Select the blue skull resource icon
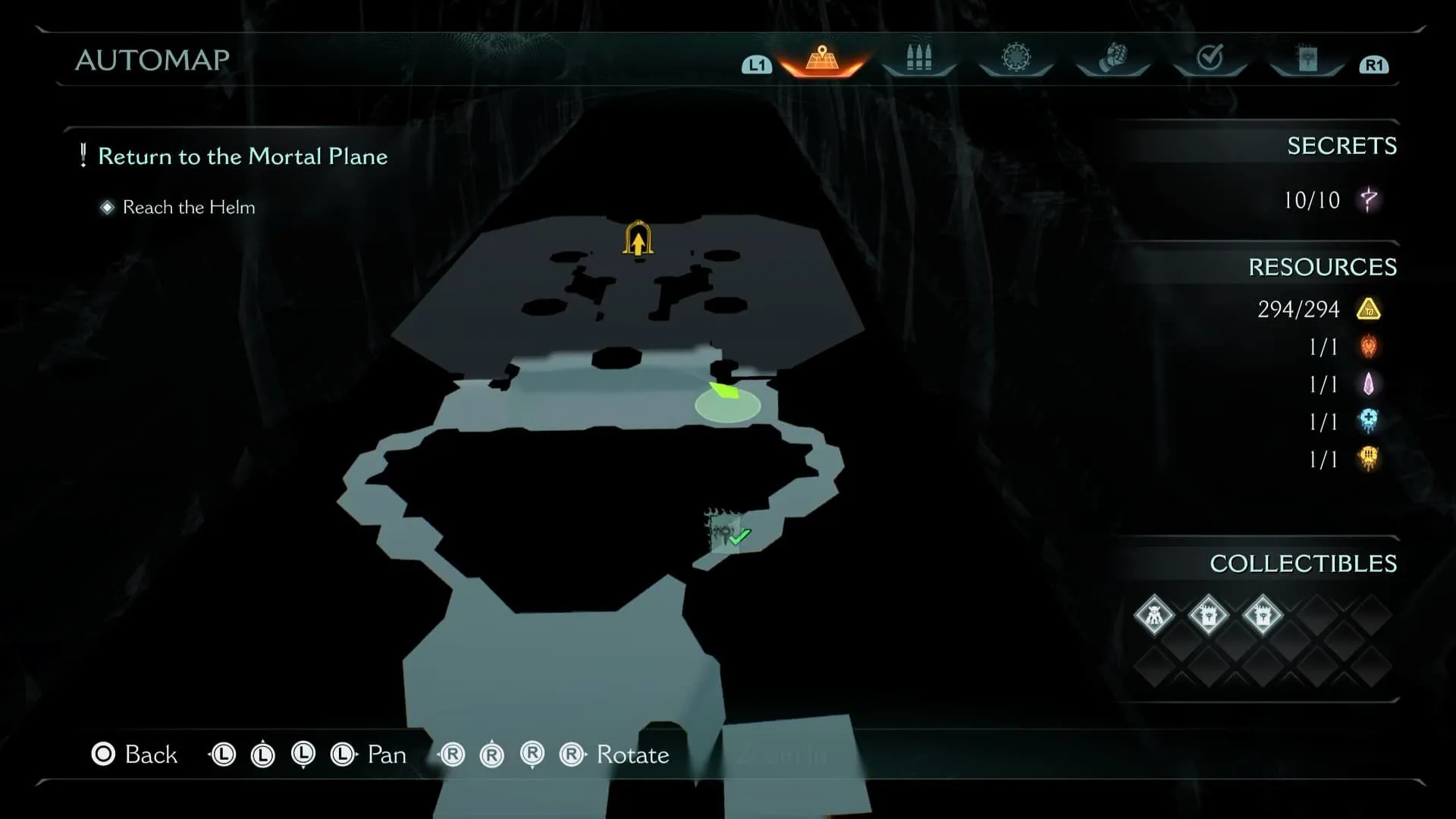This screenshot has height=819, width=1456. click(x=1369, y=422)
